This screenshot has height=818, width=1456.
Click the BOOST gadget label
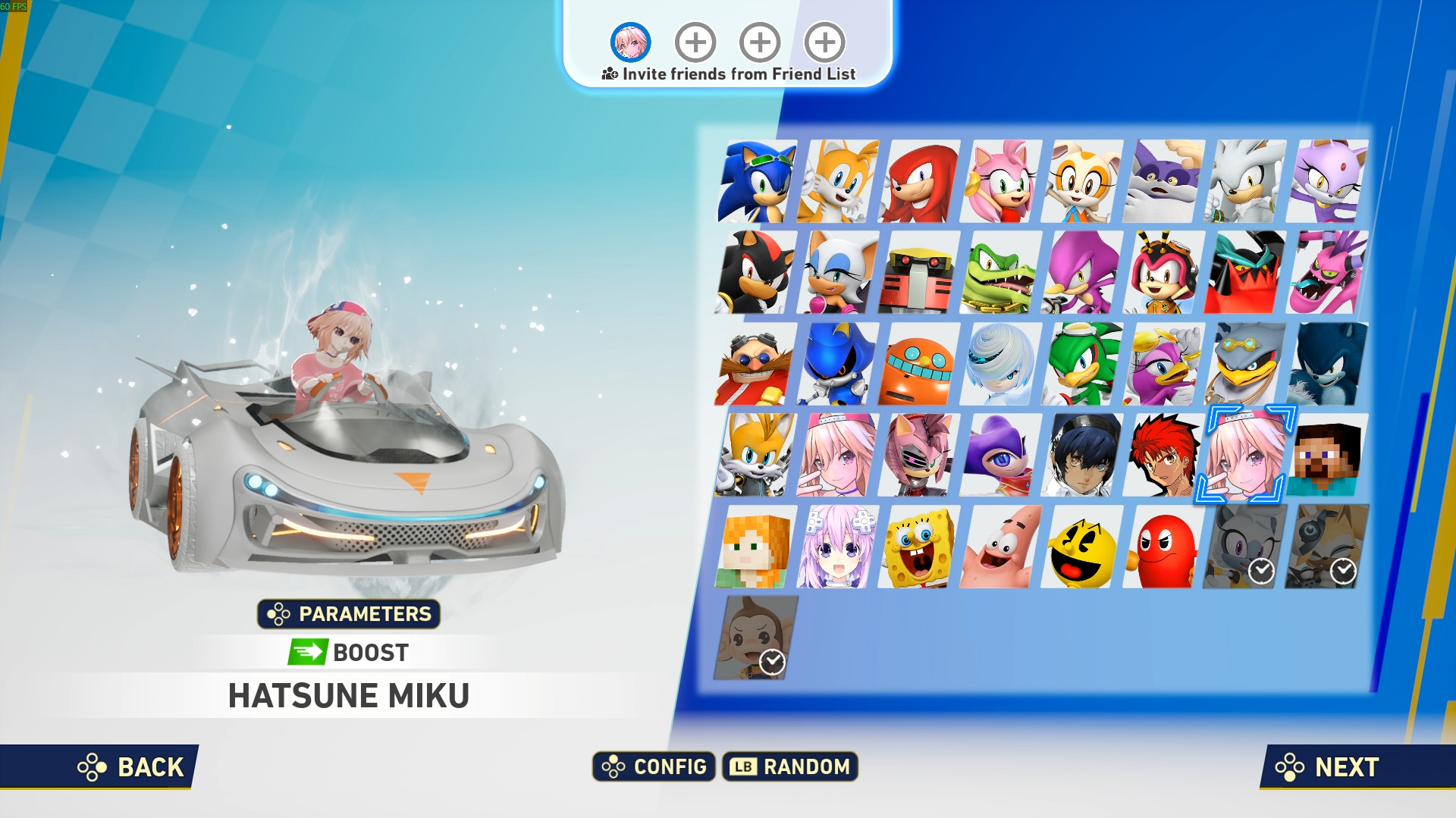tap(348, 652)
